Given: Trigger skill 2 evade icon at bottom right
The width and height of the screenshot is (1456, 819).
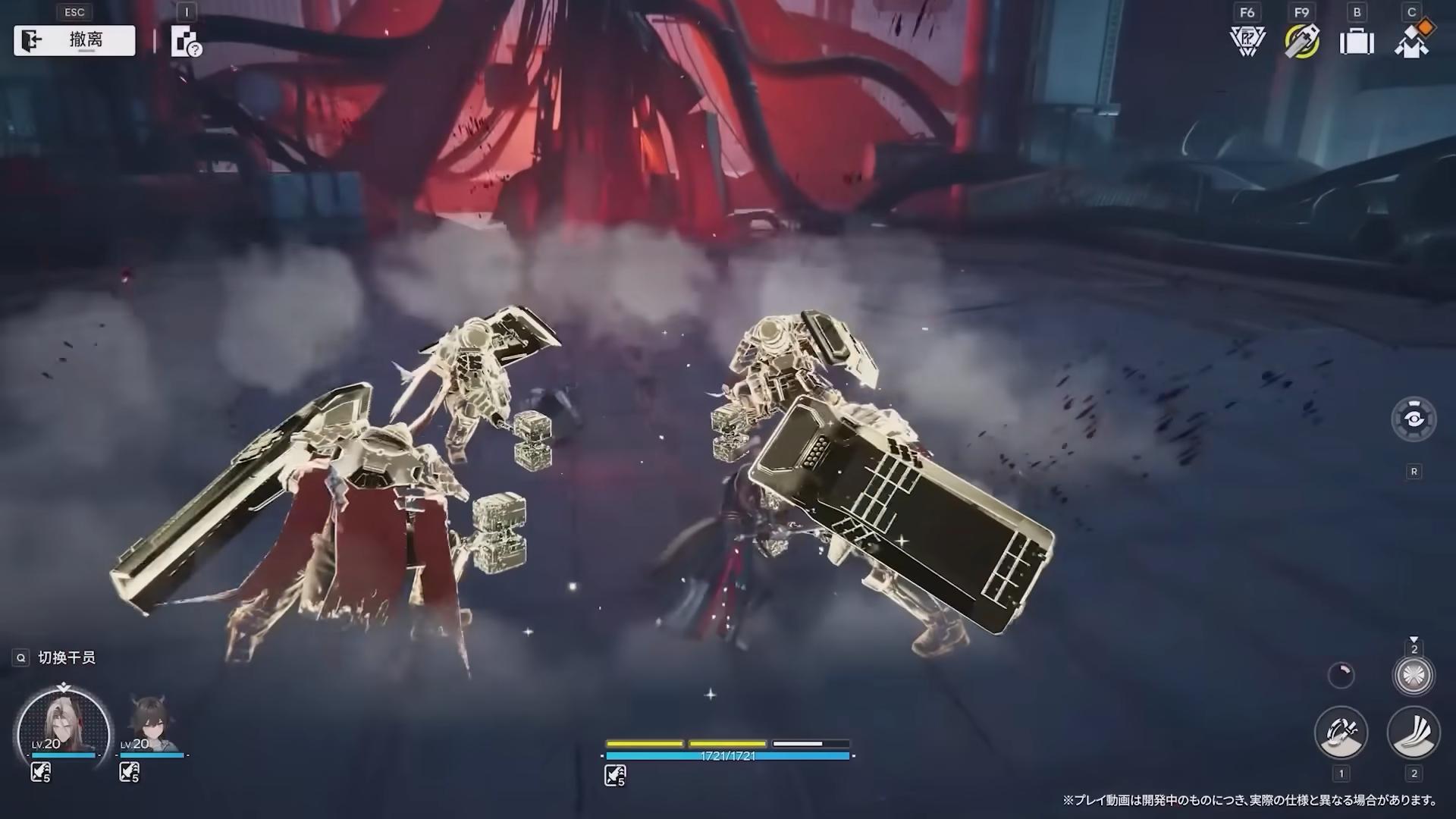Looking at the screenshot, I should [x=1413, y=732].
